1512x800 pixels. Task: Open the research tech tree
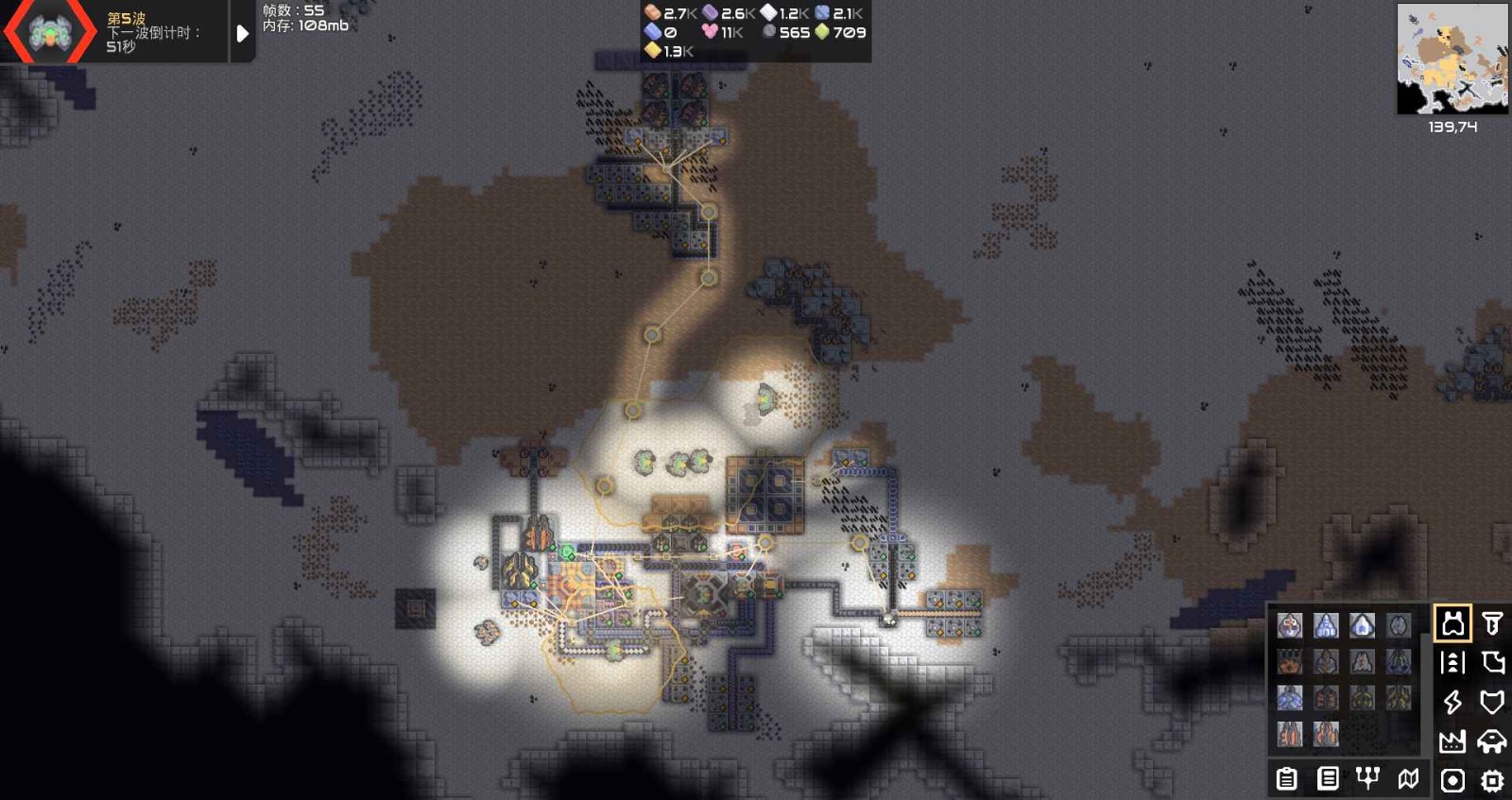click(x=1366, y=778)
